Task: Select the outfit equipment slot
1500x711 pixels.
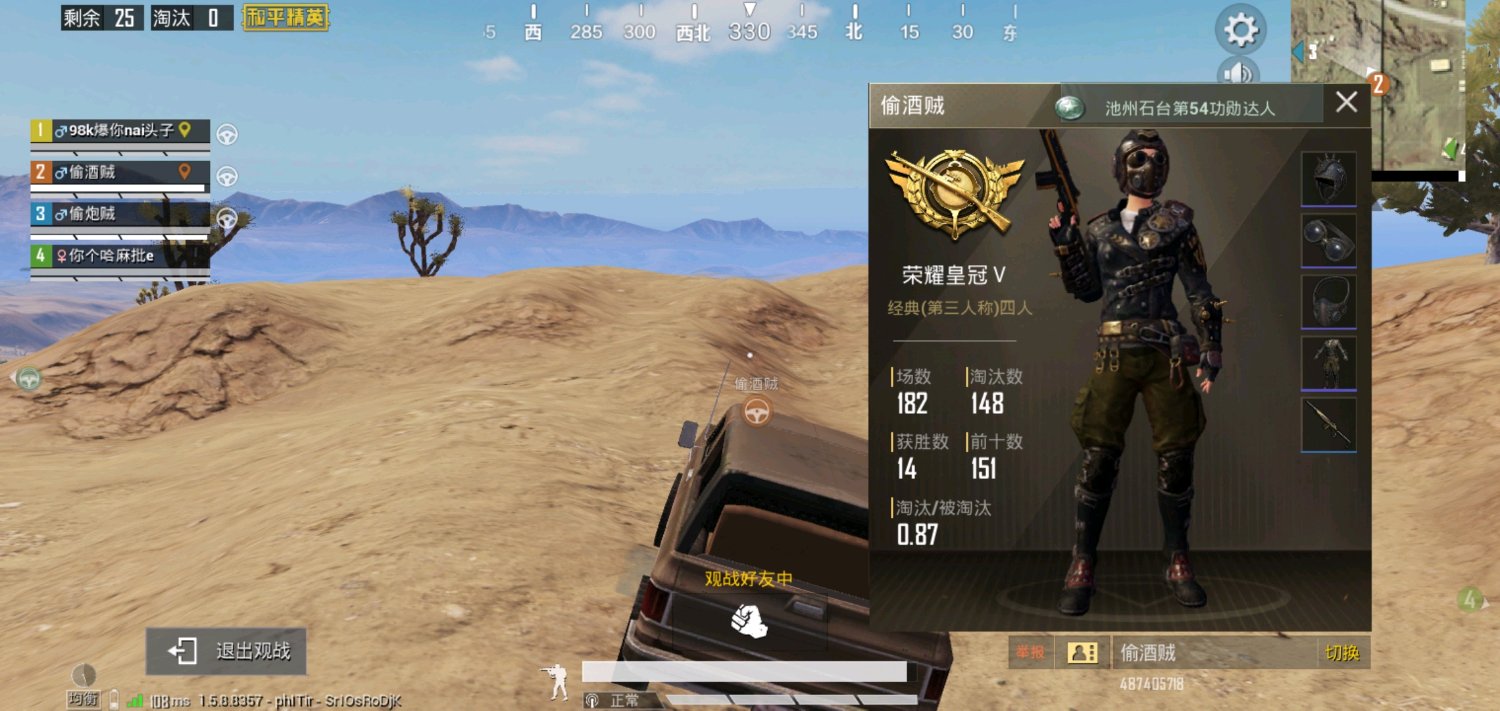Action: [1329, 362]
